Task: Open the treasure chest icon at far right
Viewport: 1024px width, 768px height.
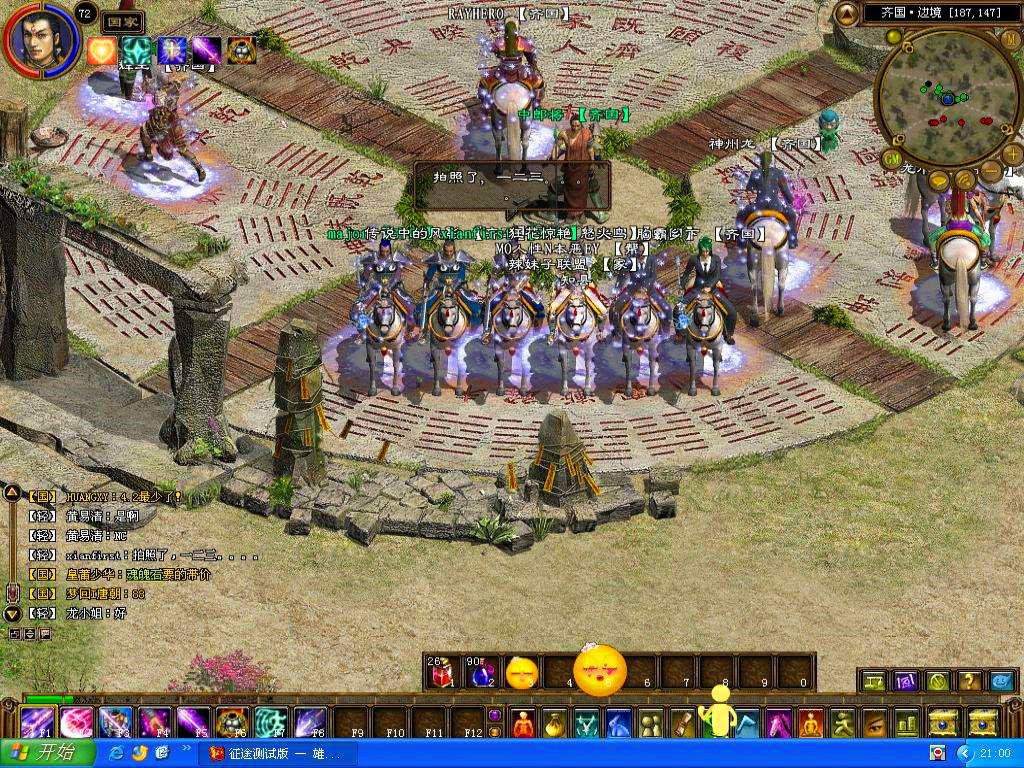Action: click(x=983, y=722)
